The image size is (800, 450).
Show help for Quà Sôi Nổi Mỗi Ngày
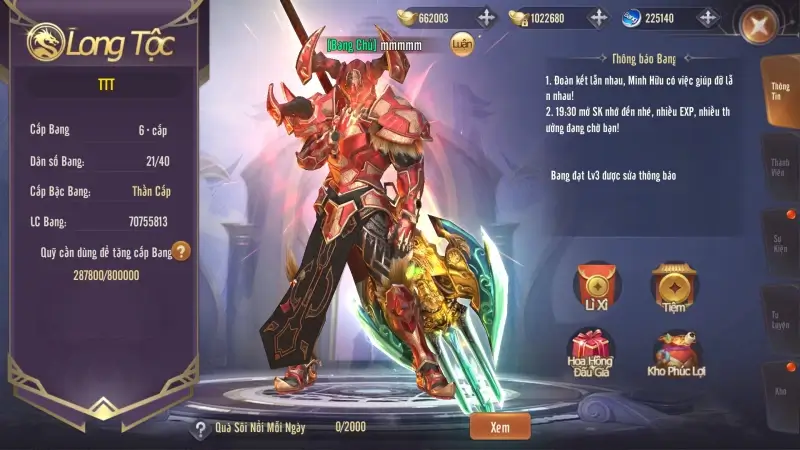[201, 429]
